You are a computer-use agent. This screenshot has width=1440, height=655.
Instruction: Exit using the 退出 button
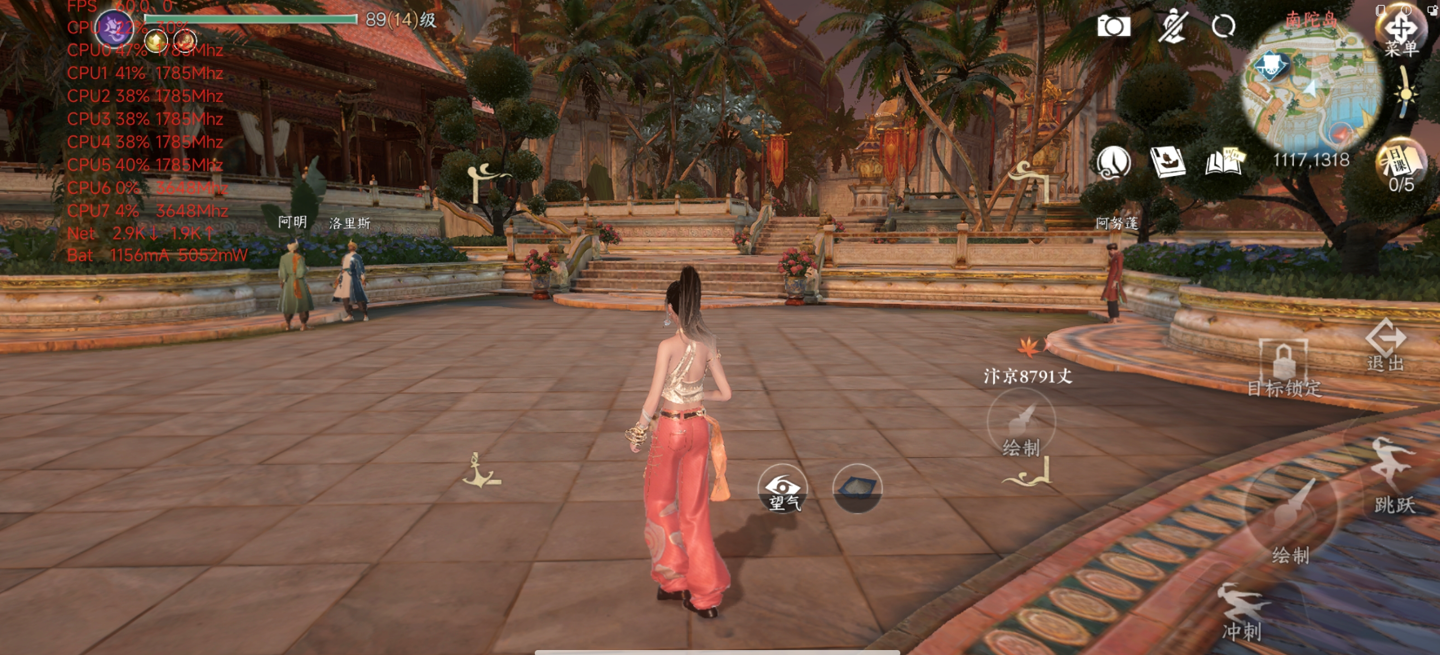pyautogui.click(x=1386, y=345)
